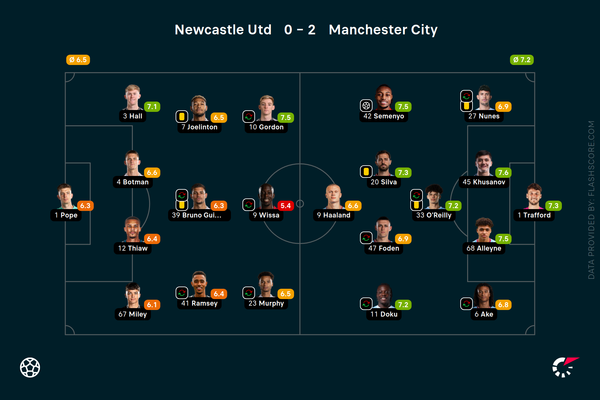Select goalkeeper Trafford's portrait
This screenshot has height=400, width=600.
534,196
